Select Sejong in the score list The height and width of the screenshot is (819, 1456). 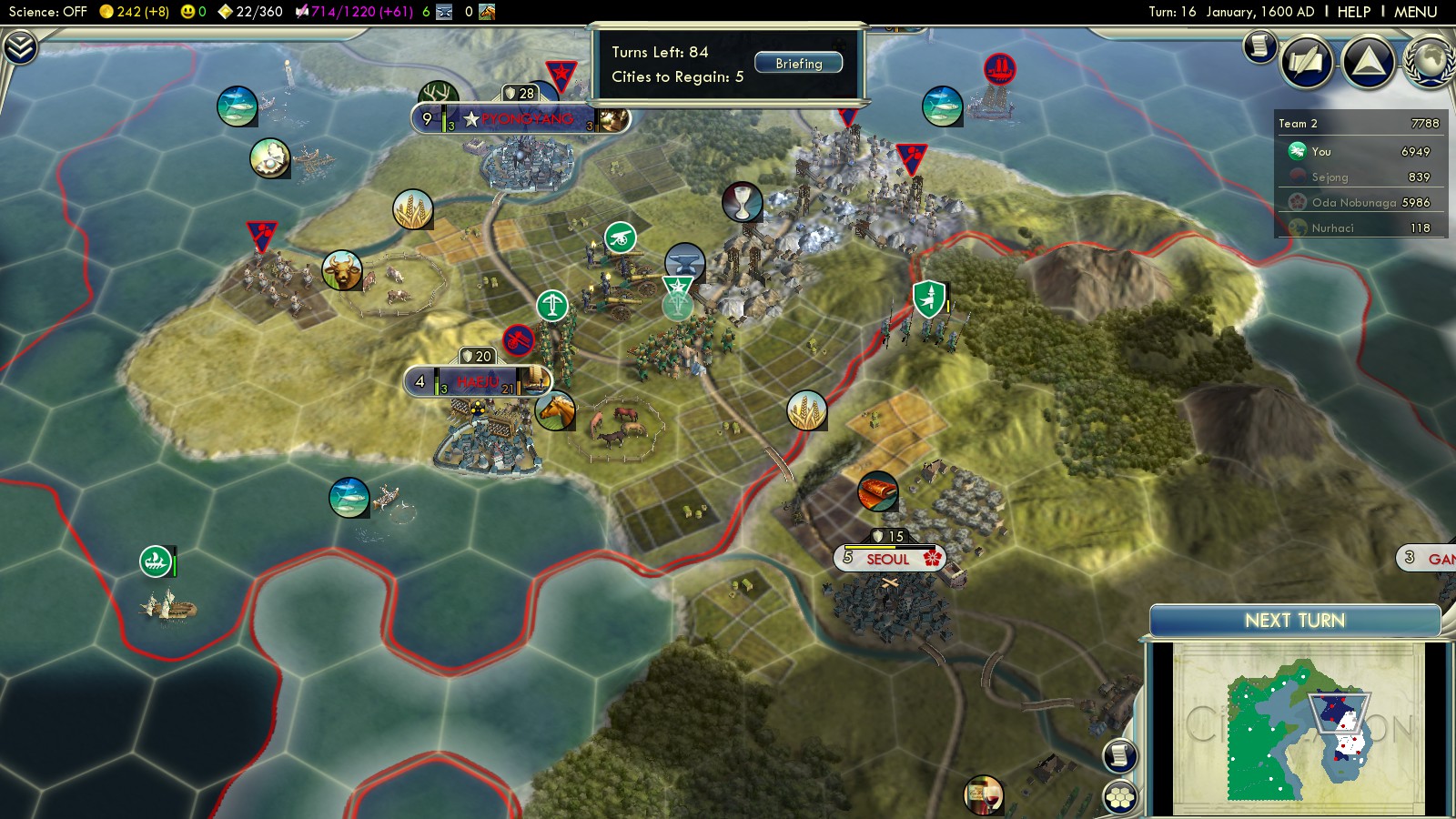(1330, 177)
